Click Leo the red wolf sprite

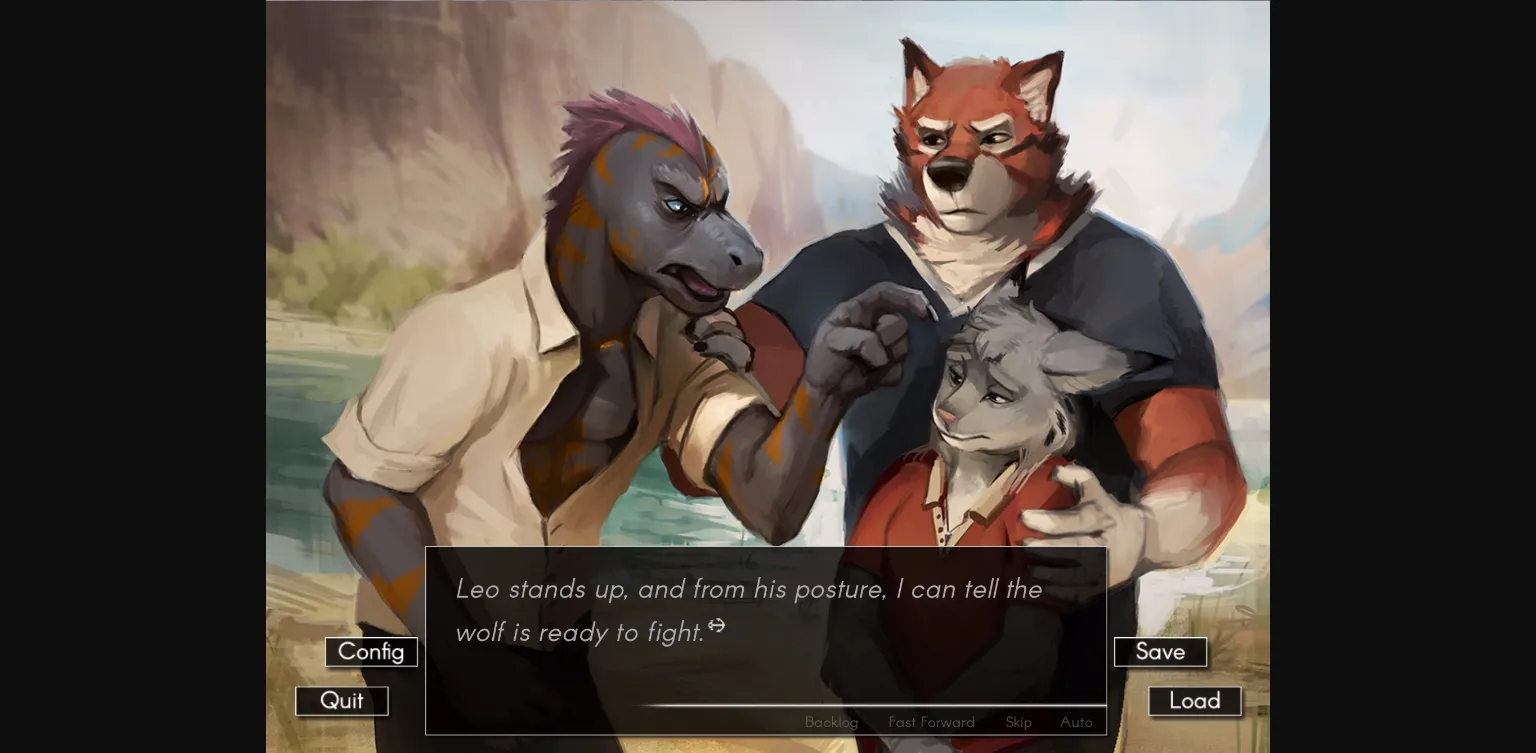tap(970, 160)
